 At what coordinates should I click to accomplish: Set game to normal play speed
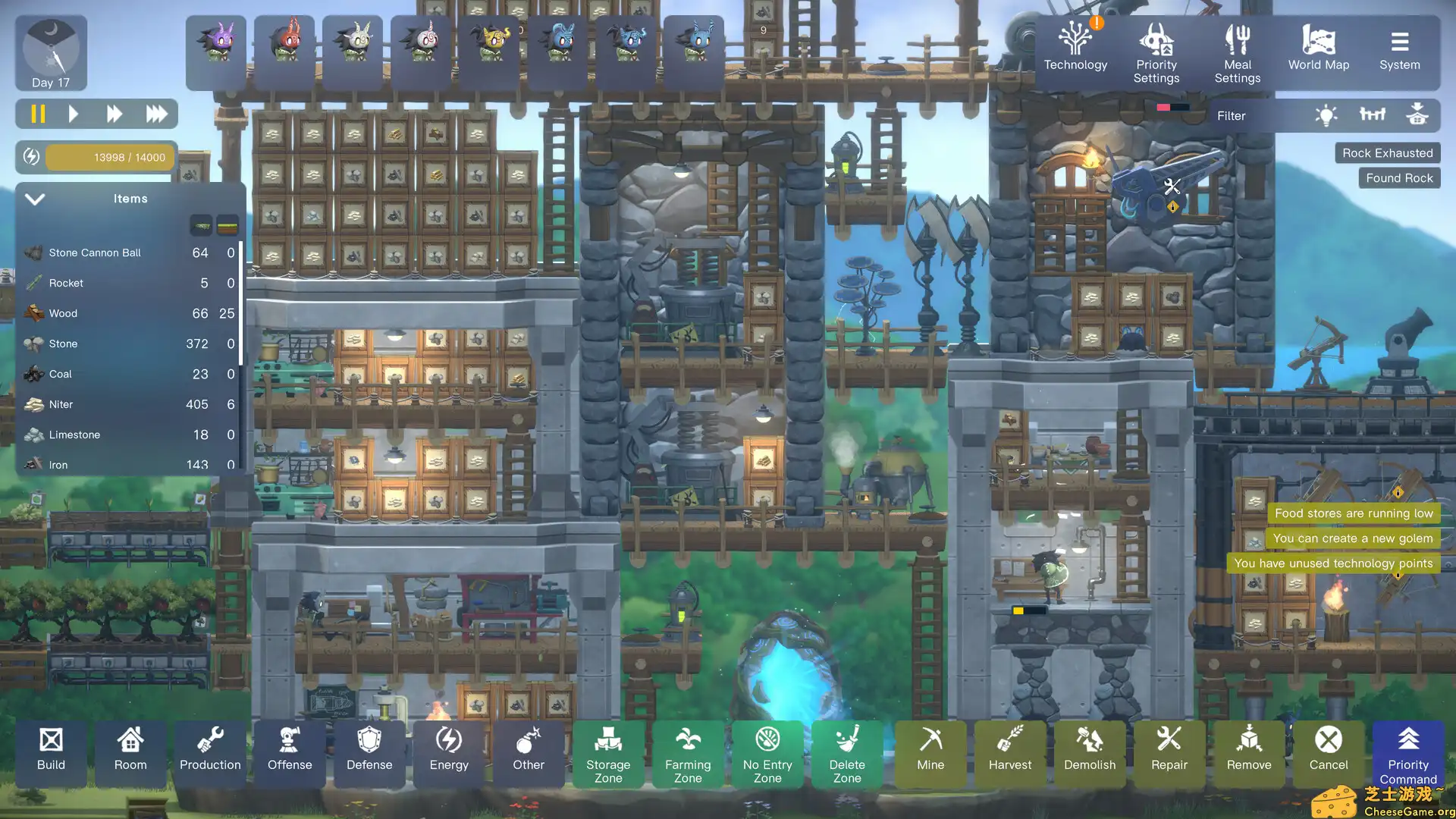pyautogui.click(x=74, y=114)
